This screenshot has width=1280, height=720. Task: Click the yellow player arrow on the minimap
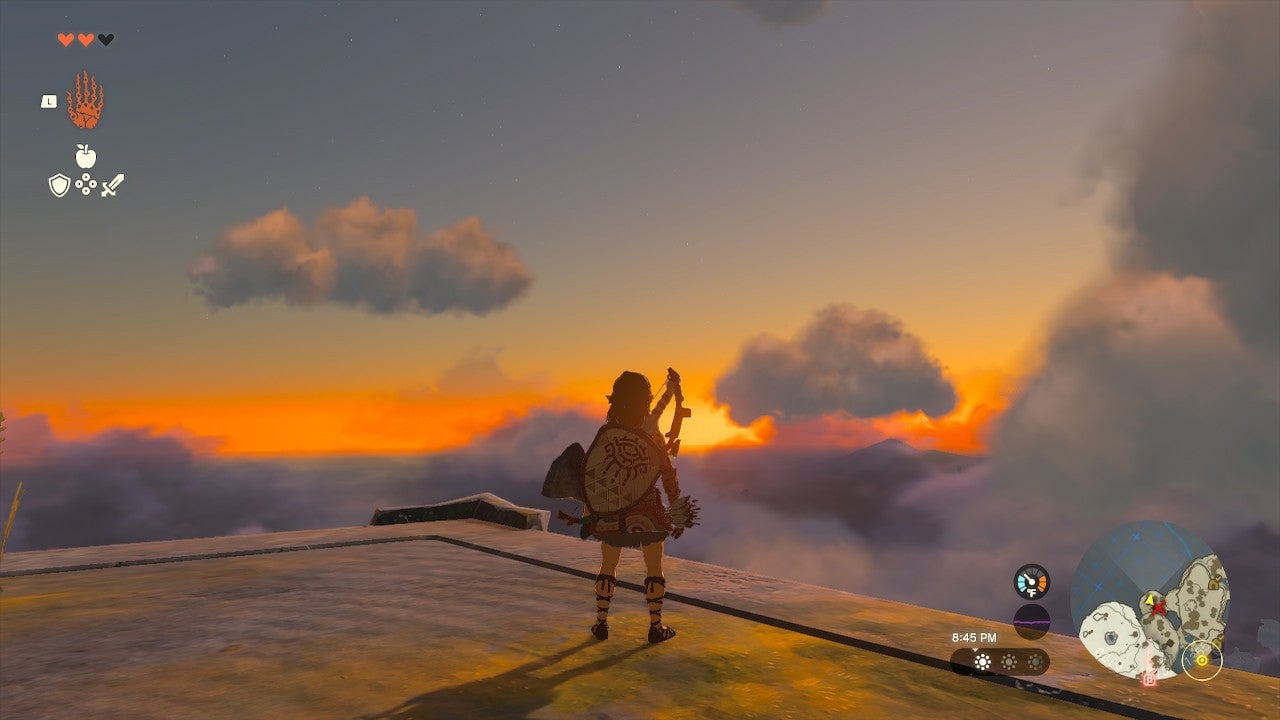tap(1150, 600)
